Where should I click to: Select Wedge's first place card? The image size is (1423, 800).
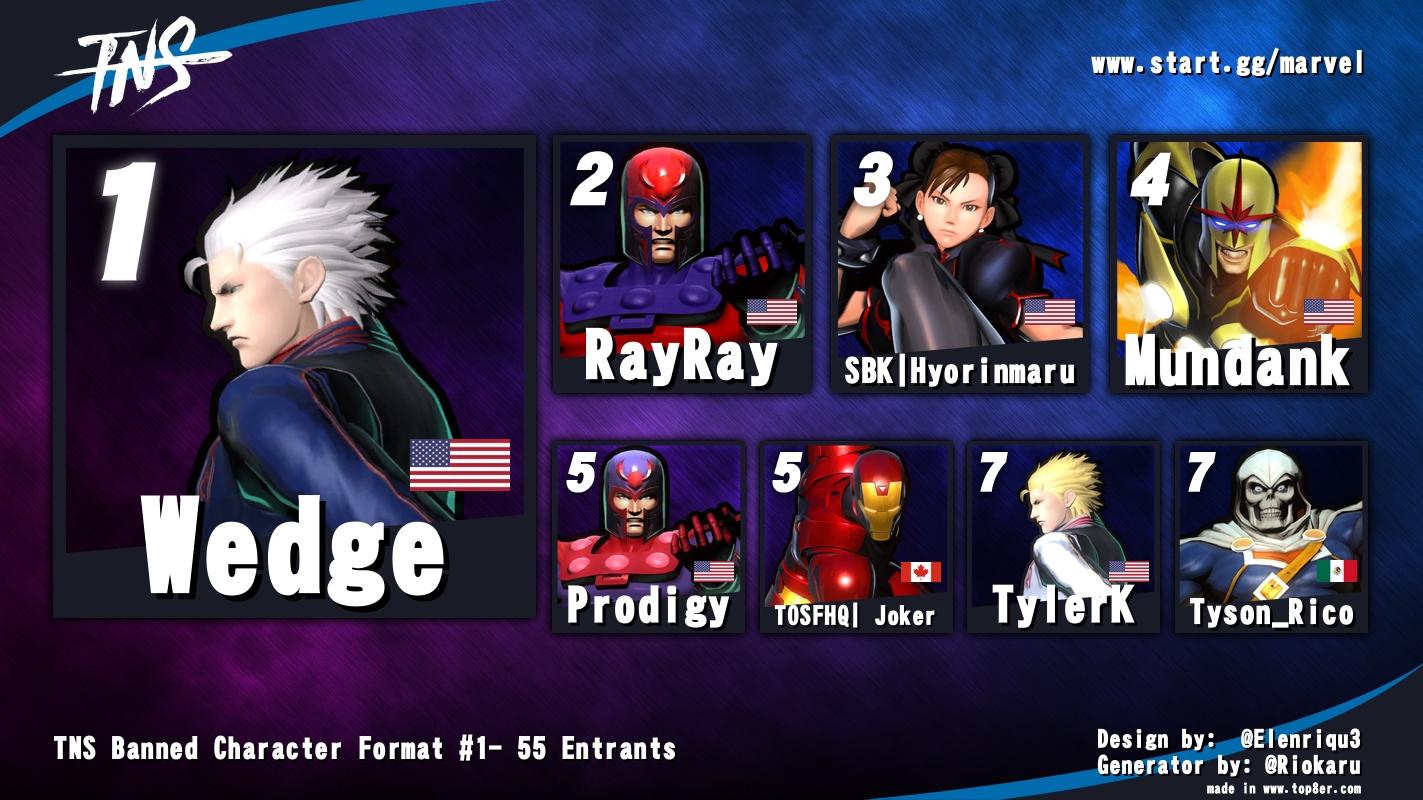(294, 376)
